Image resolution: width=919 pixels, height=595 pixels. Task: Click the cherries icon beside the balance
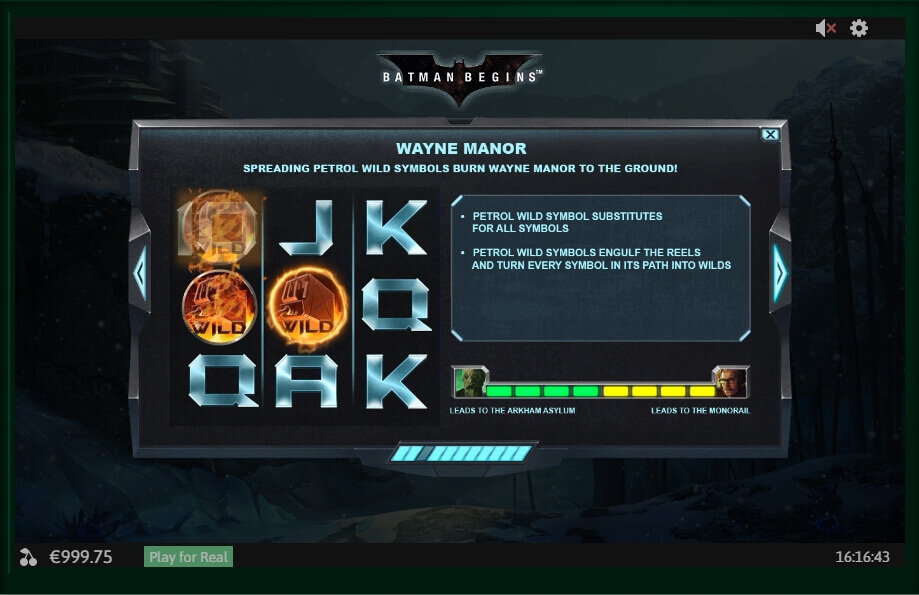point(28,557)
